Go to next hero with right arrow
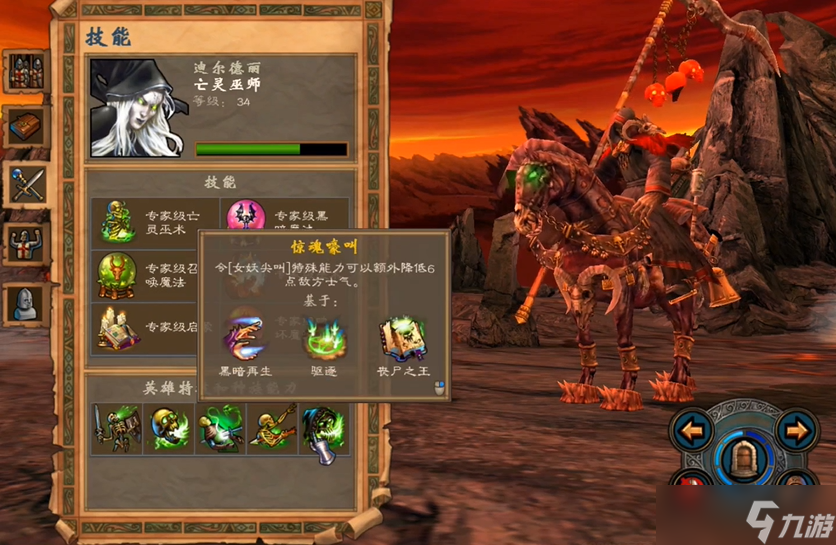836x545 pixels. click(x=795, y=432)
